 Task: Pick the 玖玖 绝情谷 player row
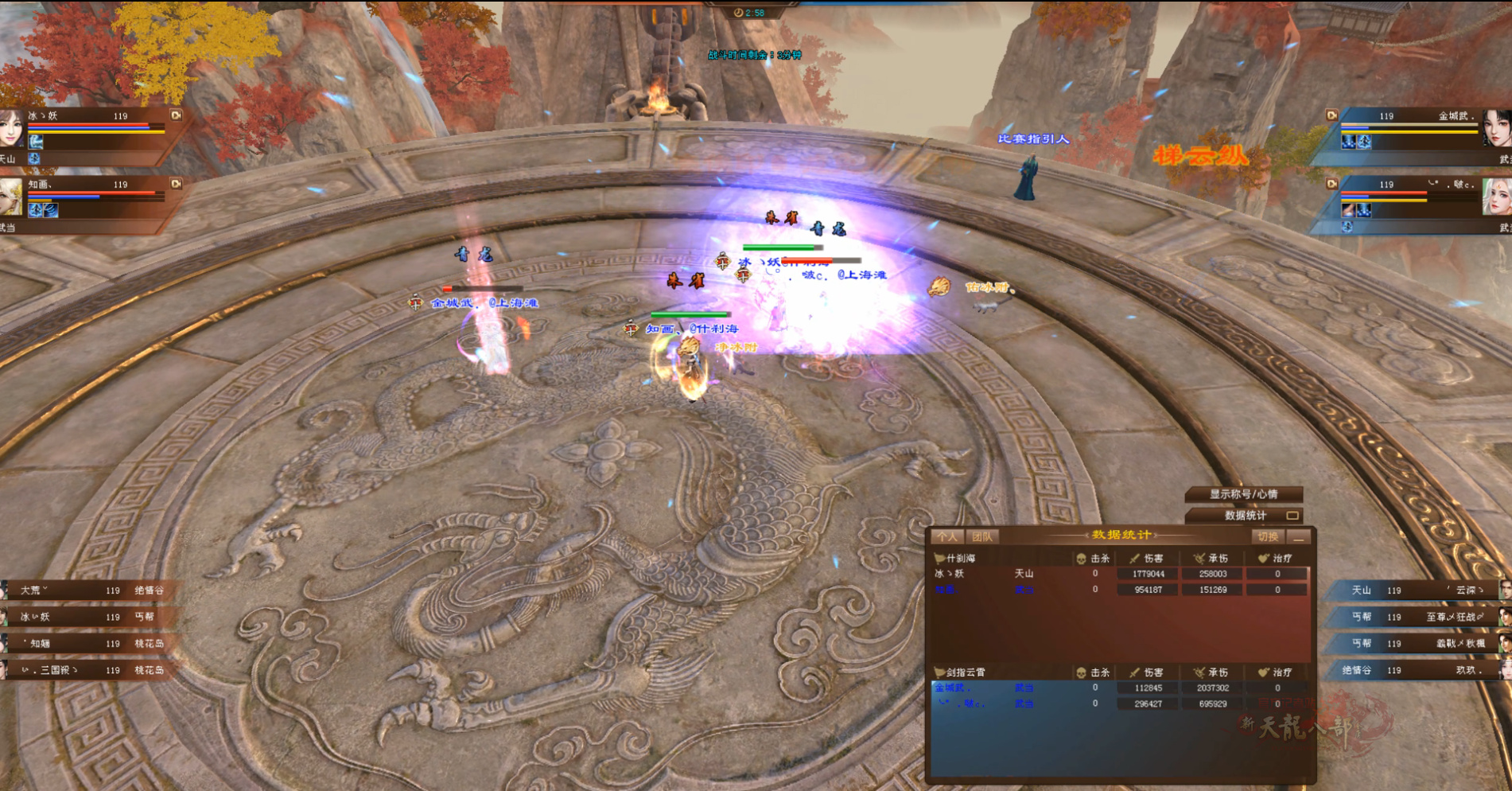[1416, 670]
